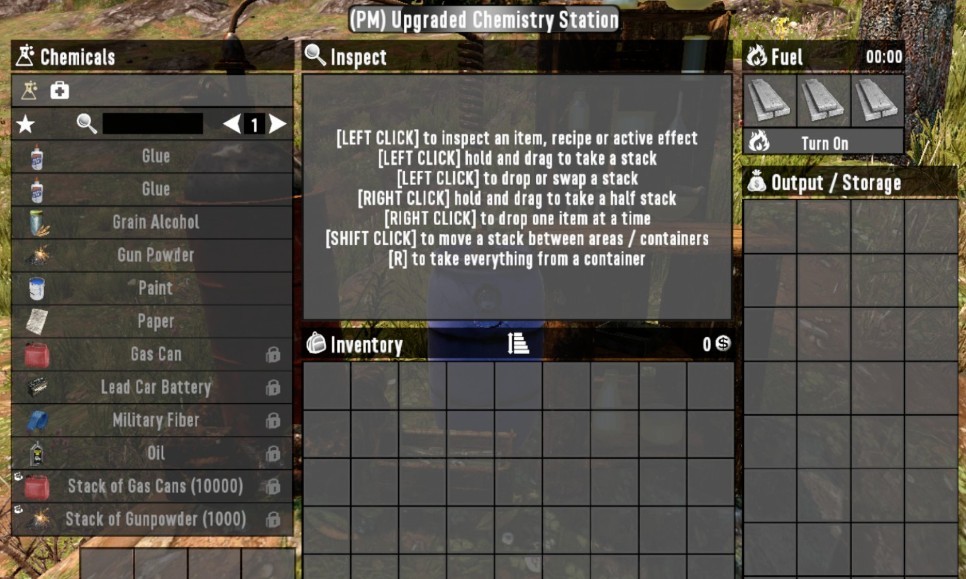Select the Grain Alcohol recipe
Screen dimensions: 966x579
(155, 222)
